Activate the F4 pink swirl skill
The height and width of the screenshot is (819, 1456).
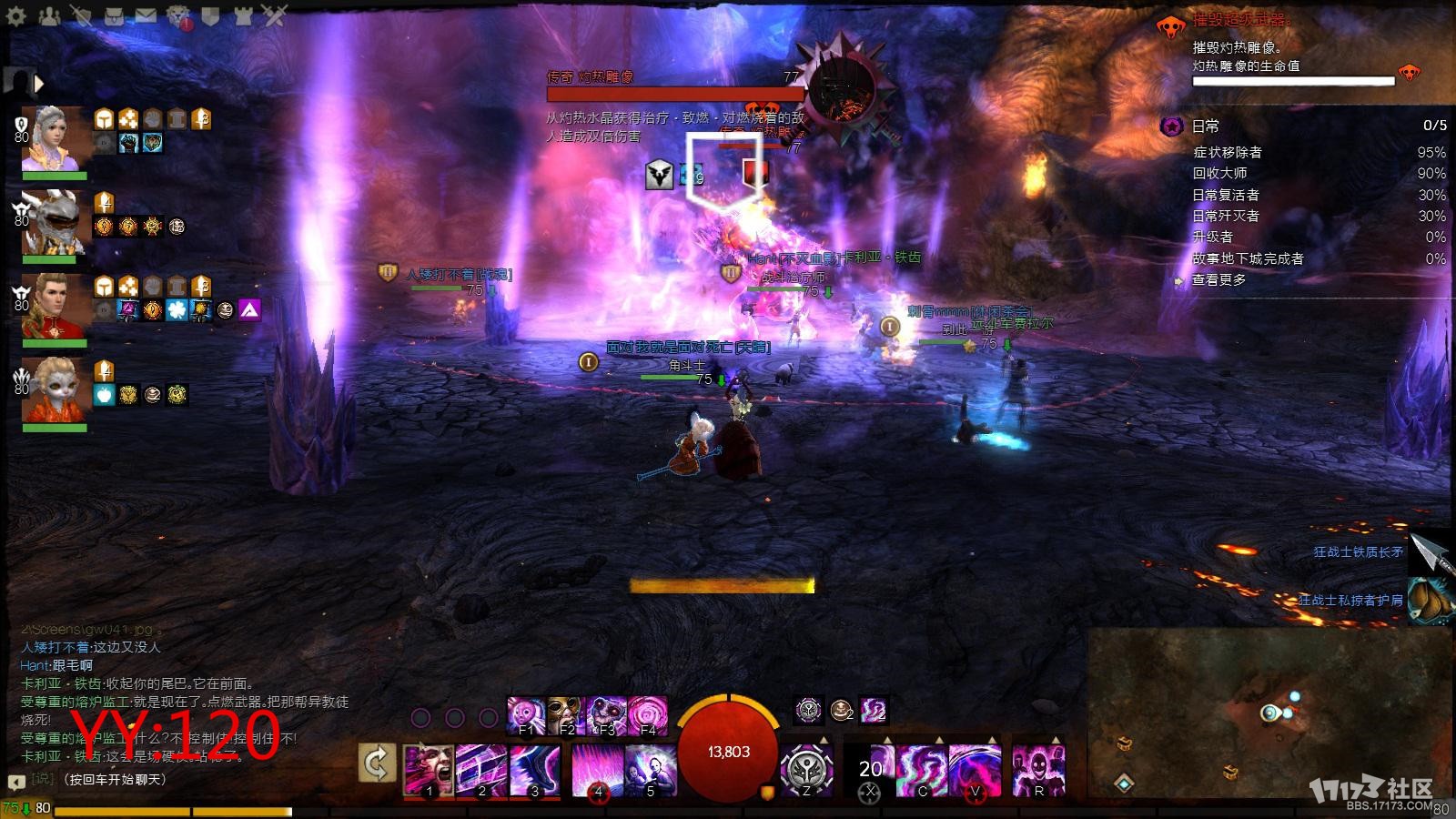[648, 715]
